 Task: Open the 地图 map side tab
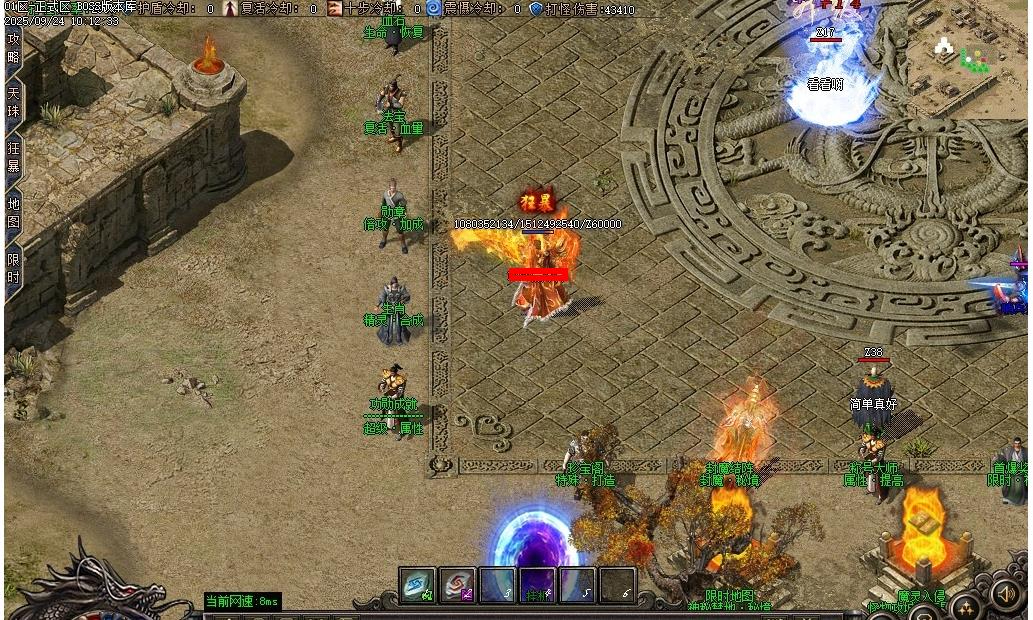coord(14,211)
